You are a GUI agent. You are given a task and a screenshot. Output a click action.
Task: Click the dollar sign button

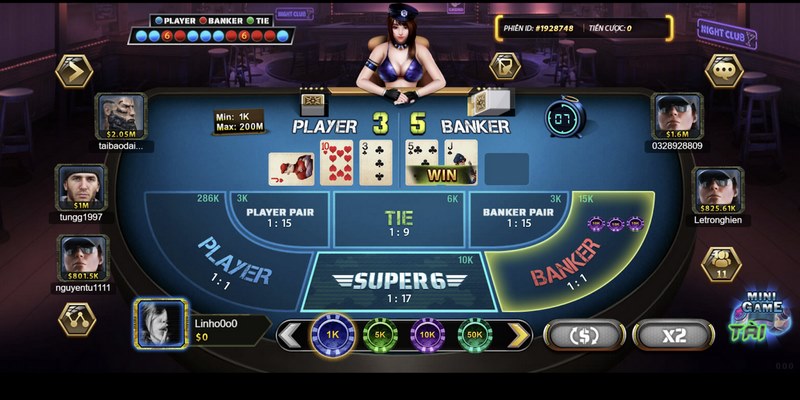click(582, 335)
